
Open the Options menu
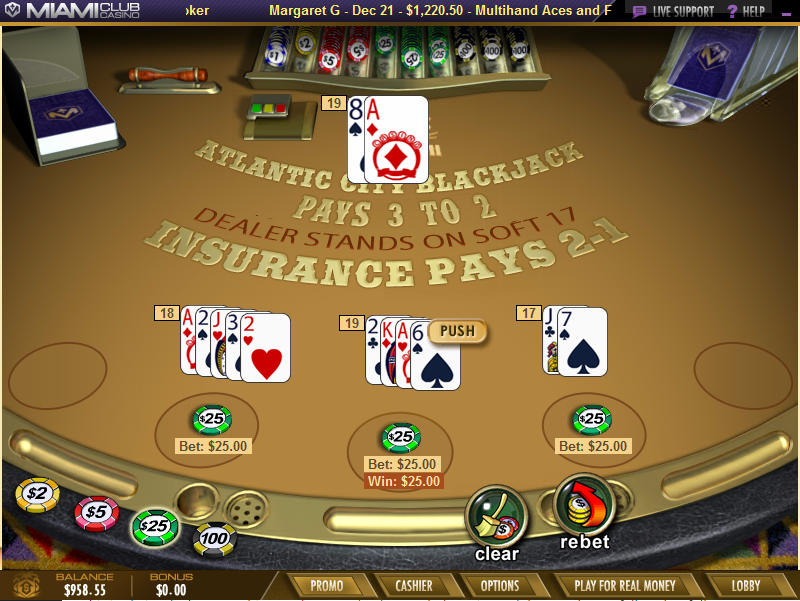point(500,586)
